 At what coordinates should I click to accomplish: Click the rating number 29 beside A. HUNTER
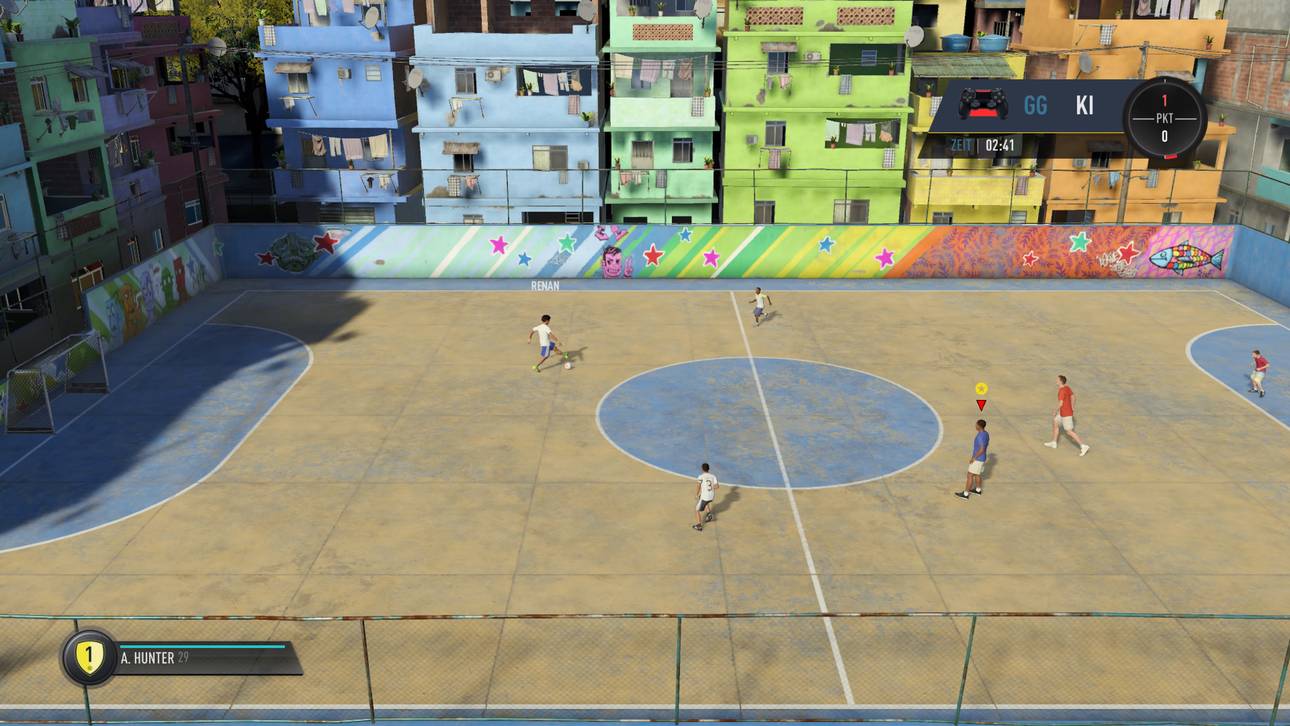pos(183,657)
